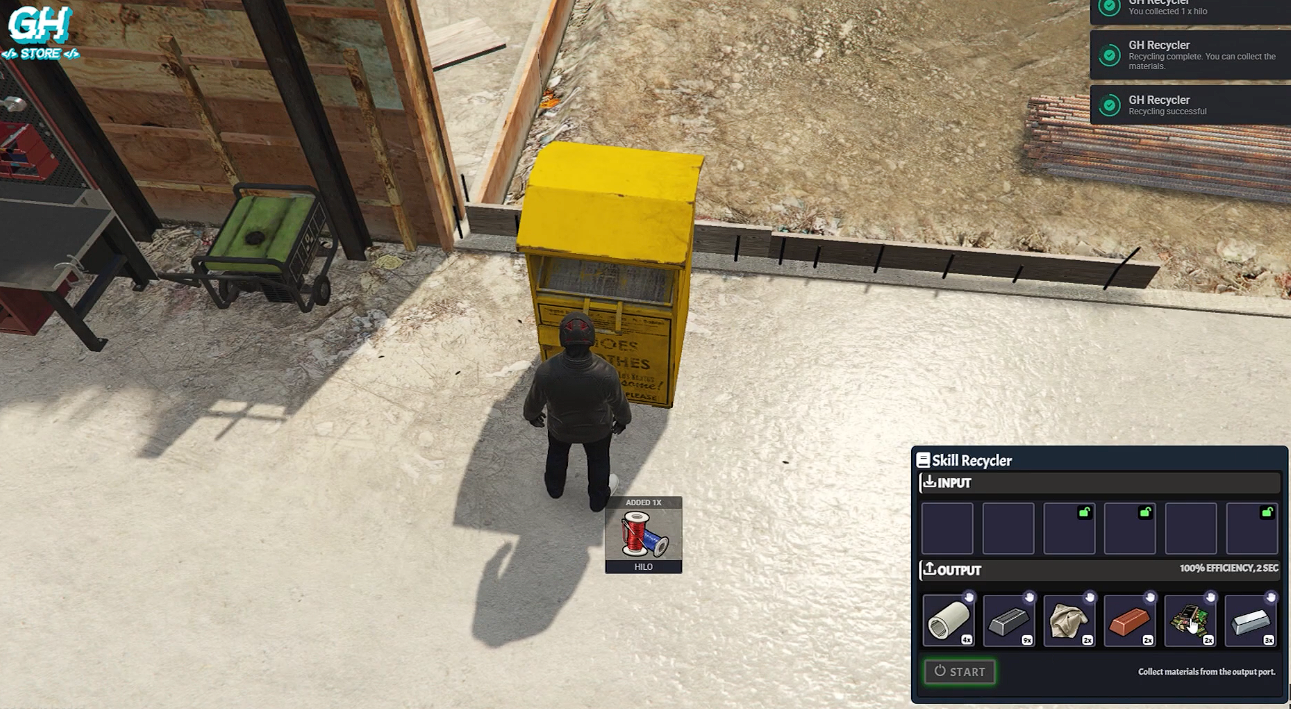Select the Hilo thread item popup
The image size is (1291, 709).
643,535
